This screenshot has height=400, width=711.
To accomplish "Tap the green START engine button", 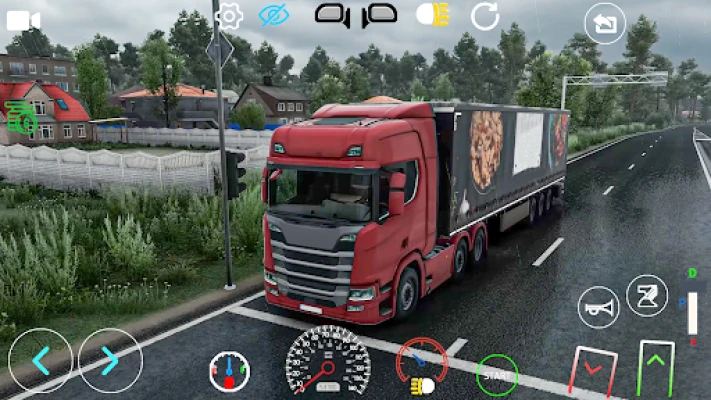I will pos(497,375).
